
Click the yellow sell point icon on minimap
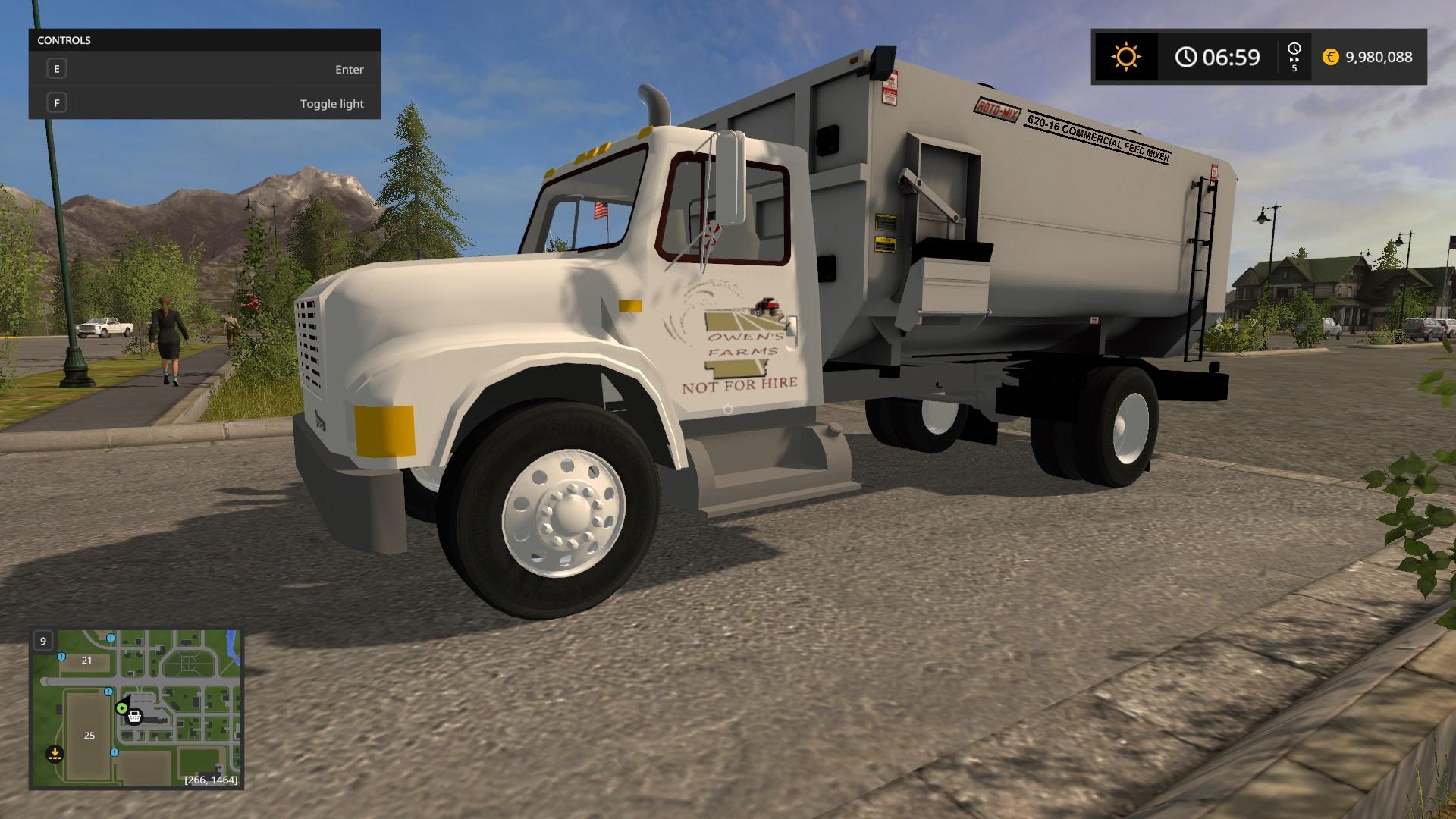tap(55, 755)
